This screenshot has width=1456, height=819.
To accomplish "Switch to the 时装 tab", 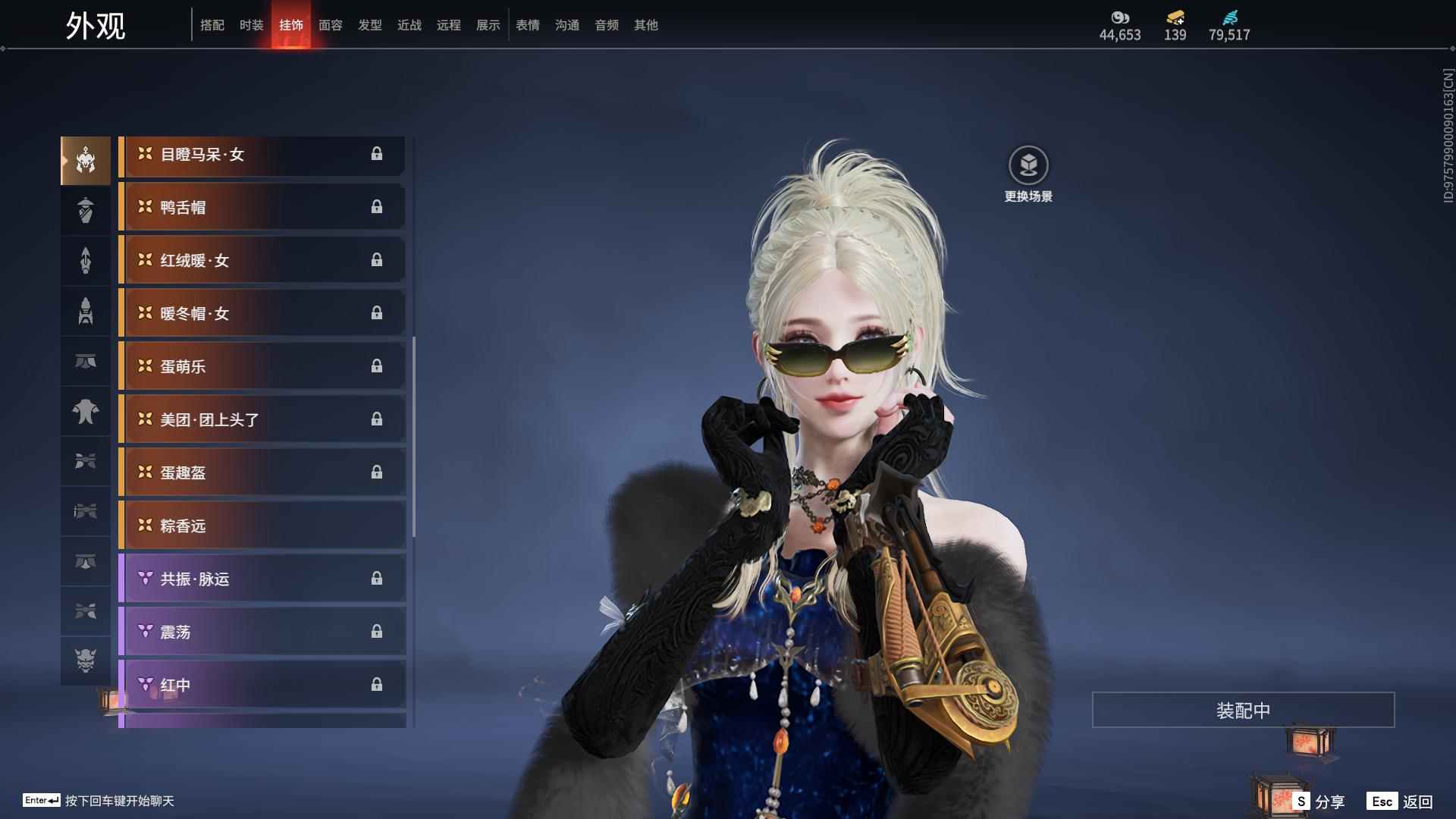I will [x=251, y=25].
